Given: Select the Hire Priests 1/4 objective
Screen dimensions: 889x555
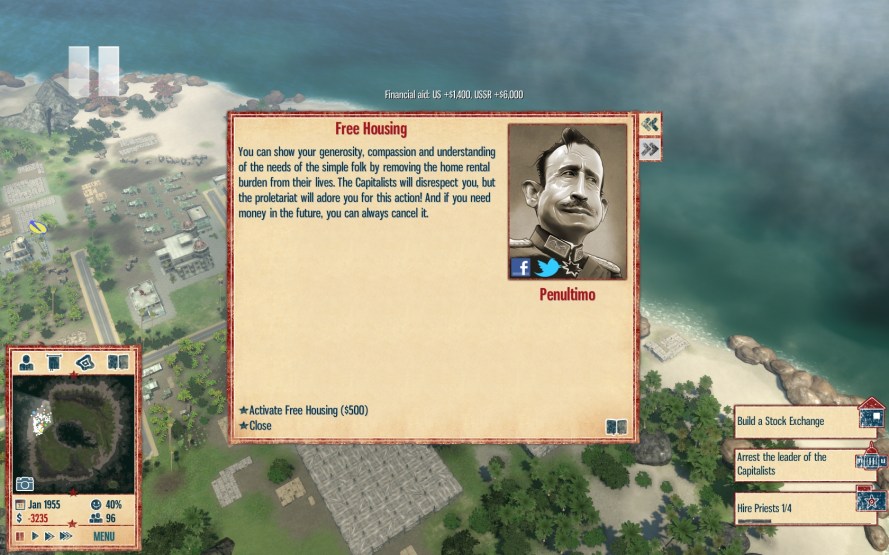Looking at the screenshot, I should (796, 508).
